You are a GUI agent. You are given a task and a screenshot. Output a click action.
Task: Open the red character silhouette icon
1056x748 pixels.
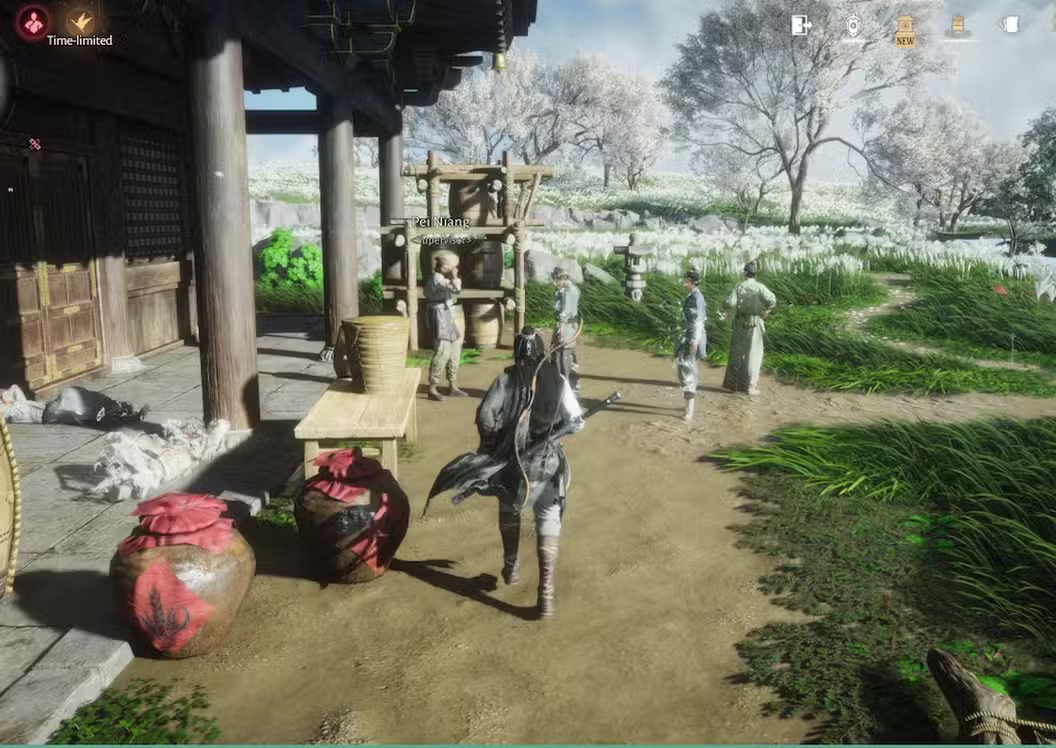[34, 22]
